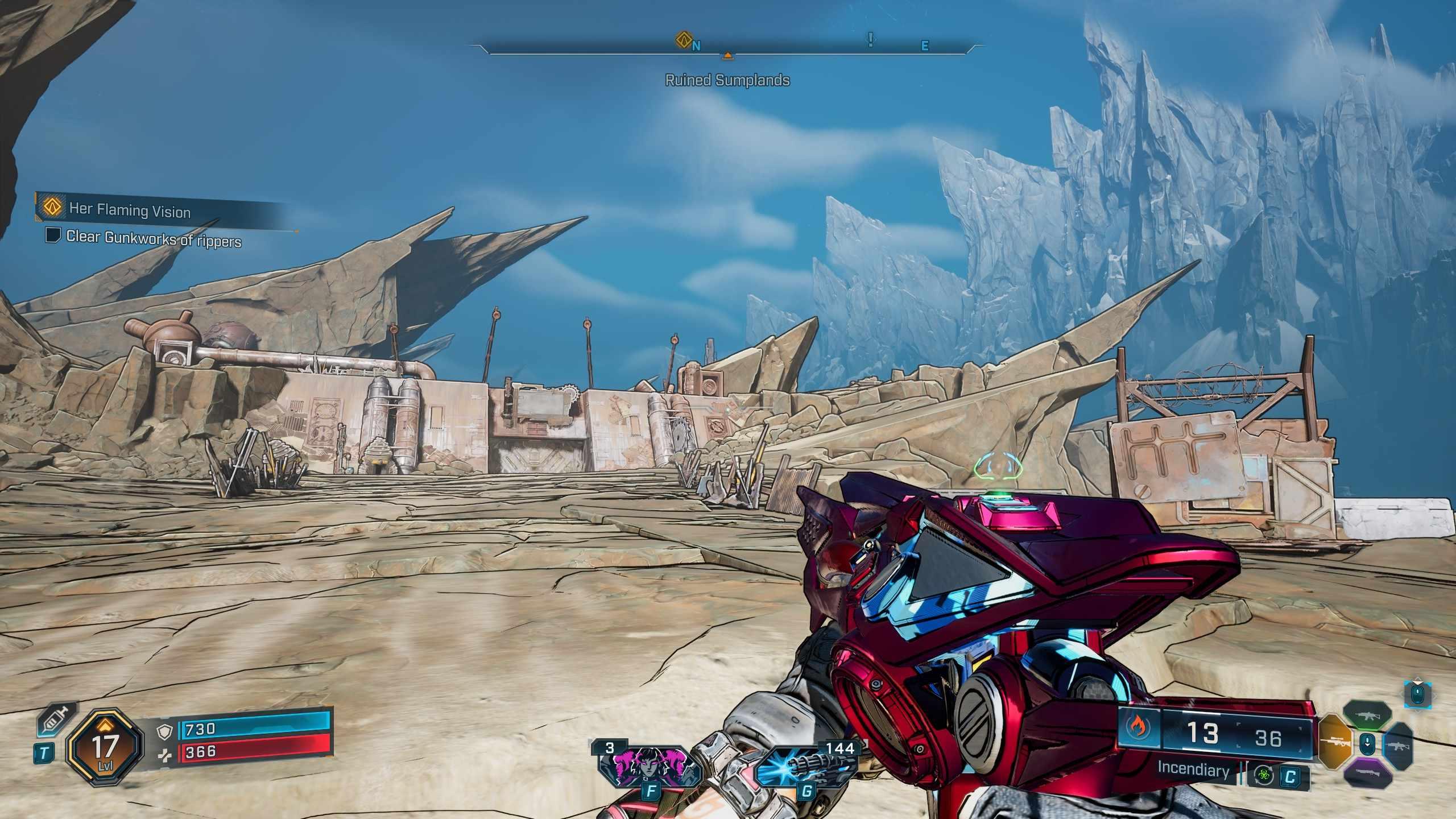Select the yellow quest marker on the compass

(682, 40)
